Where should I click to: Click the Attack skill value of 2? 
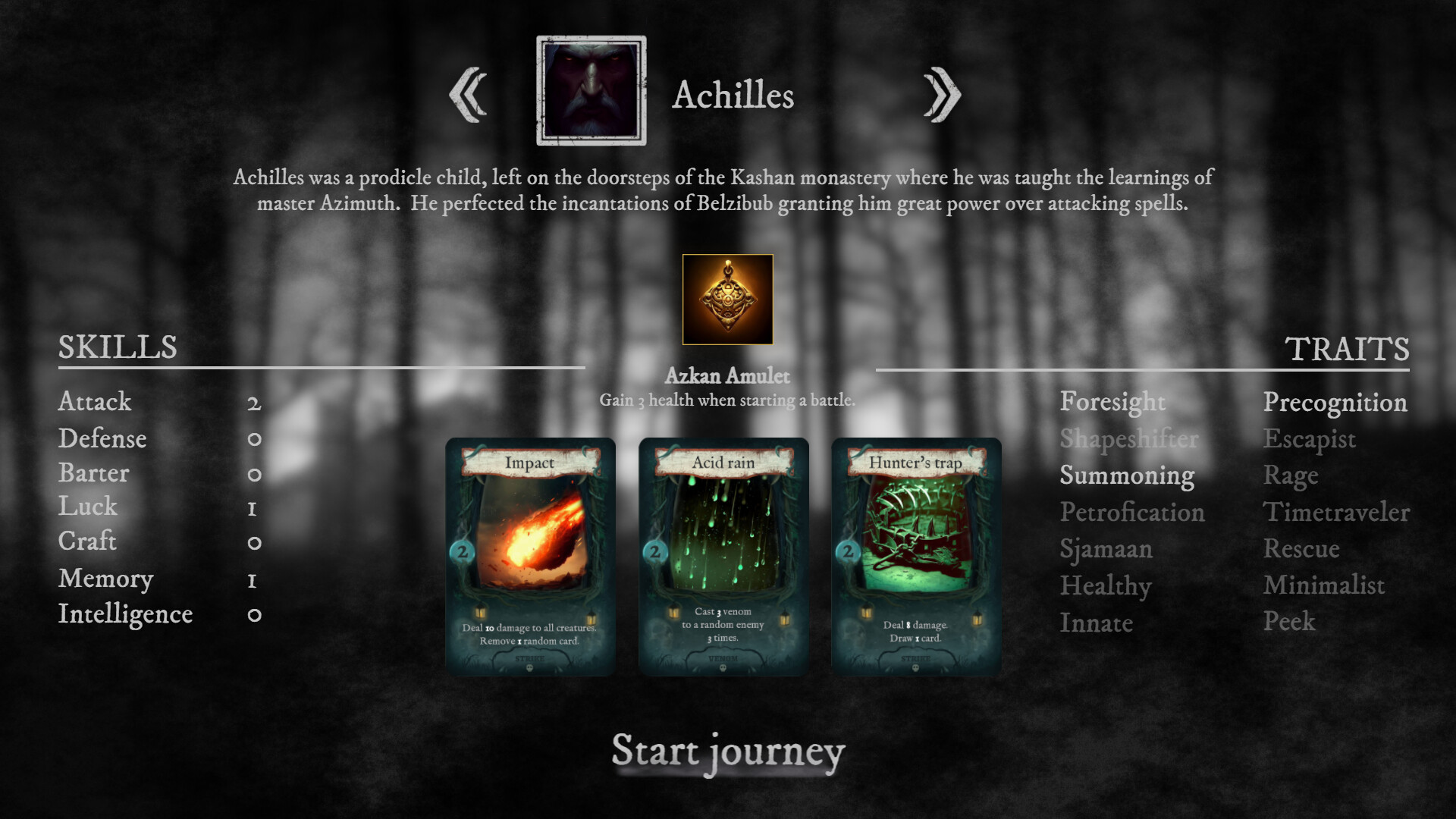(x=253, y=403)
